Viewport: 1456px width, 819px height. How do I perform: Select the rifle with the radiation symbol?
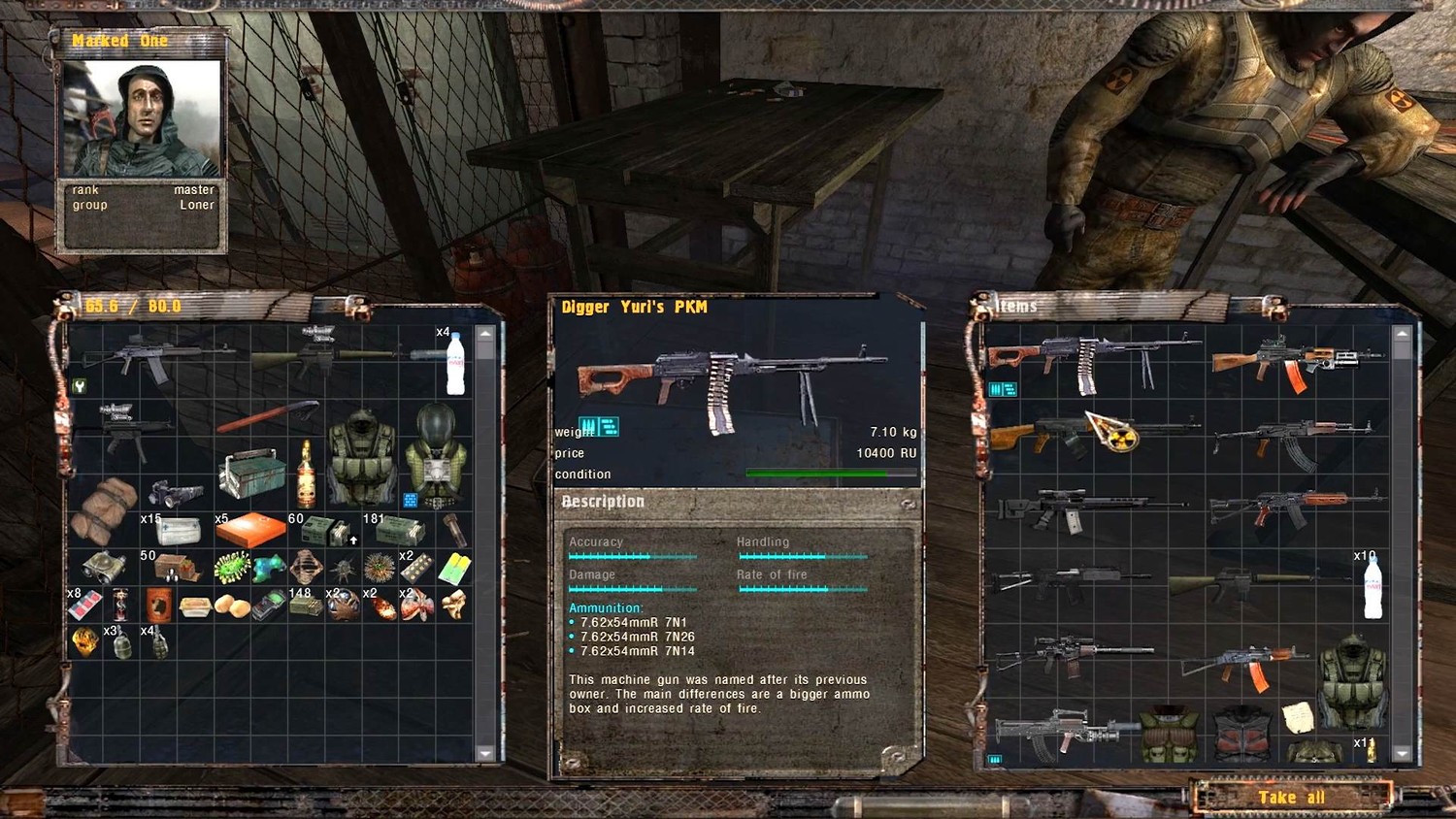pos(1092,433)
